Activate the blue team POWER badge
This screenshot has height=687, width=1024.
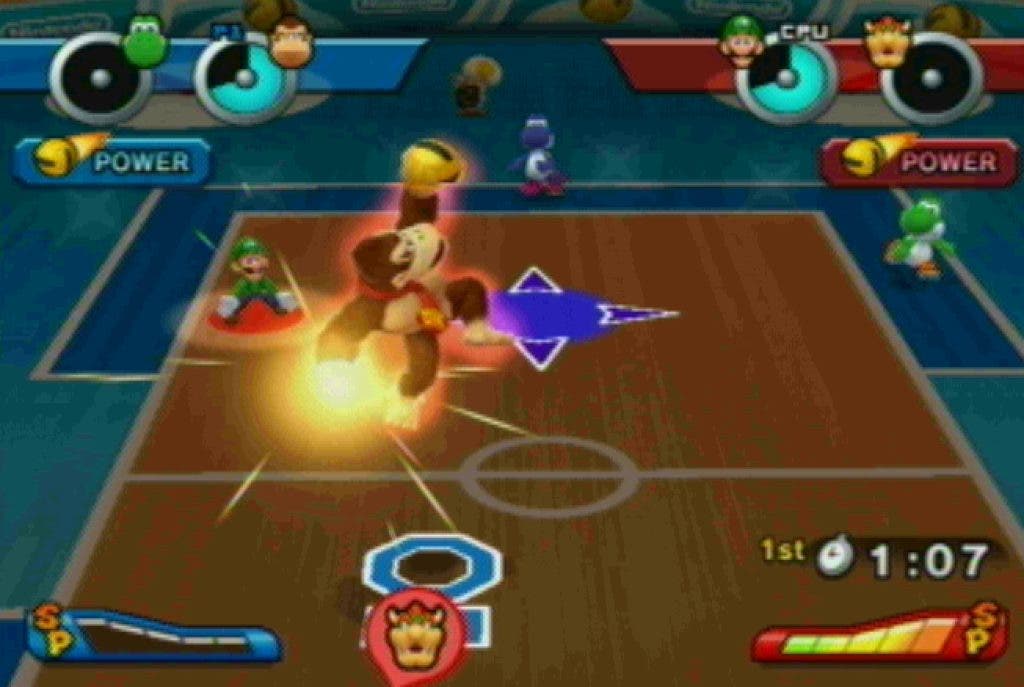coord(115,161)
